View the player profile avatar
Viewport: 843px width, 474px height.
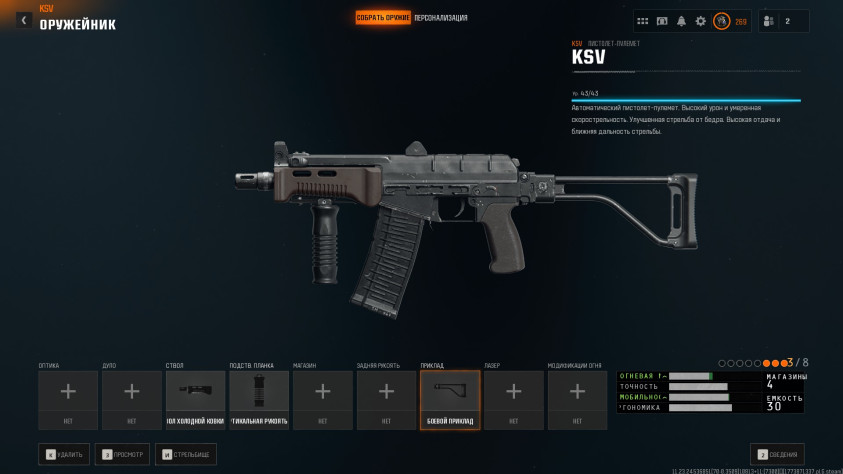coord(721,21)
